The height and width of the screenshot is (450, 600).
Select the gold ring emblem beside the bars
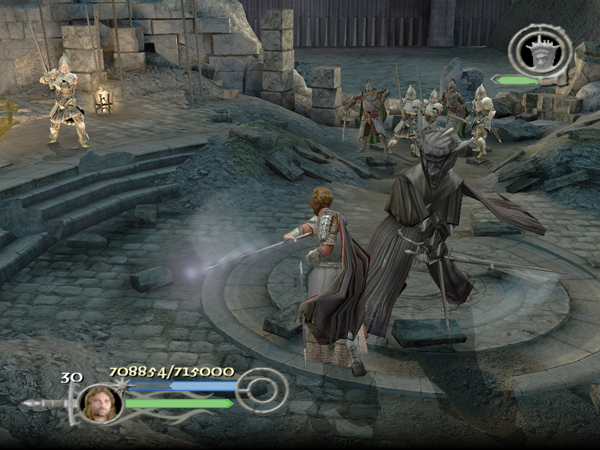264,390
